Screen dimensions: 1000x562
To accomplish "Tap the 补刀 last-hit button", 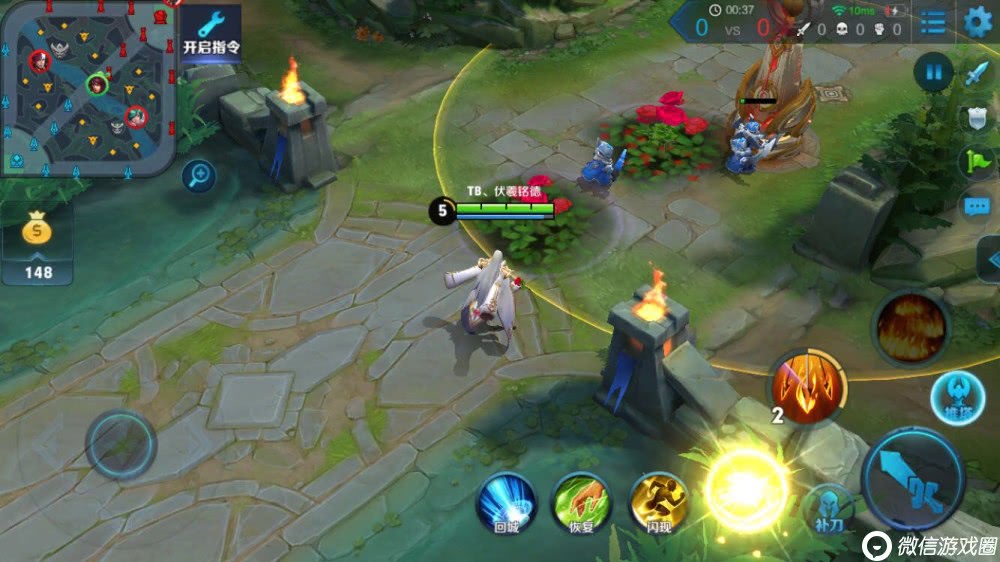I will (x=828, y=507).
